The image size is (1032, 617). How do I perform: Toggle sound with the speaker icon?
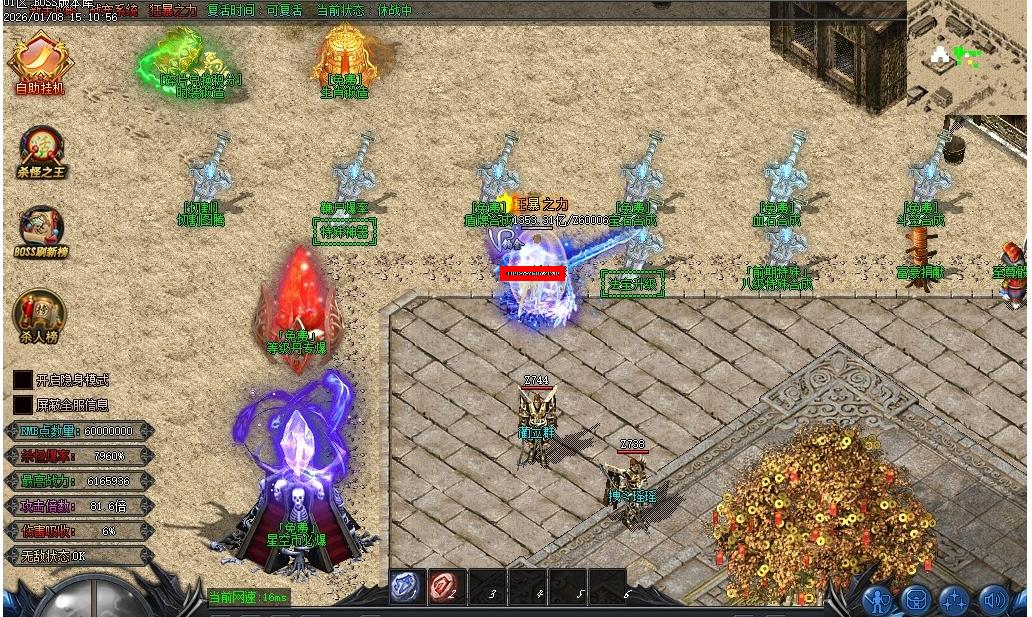(993, 600)
